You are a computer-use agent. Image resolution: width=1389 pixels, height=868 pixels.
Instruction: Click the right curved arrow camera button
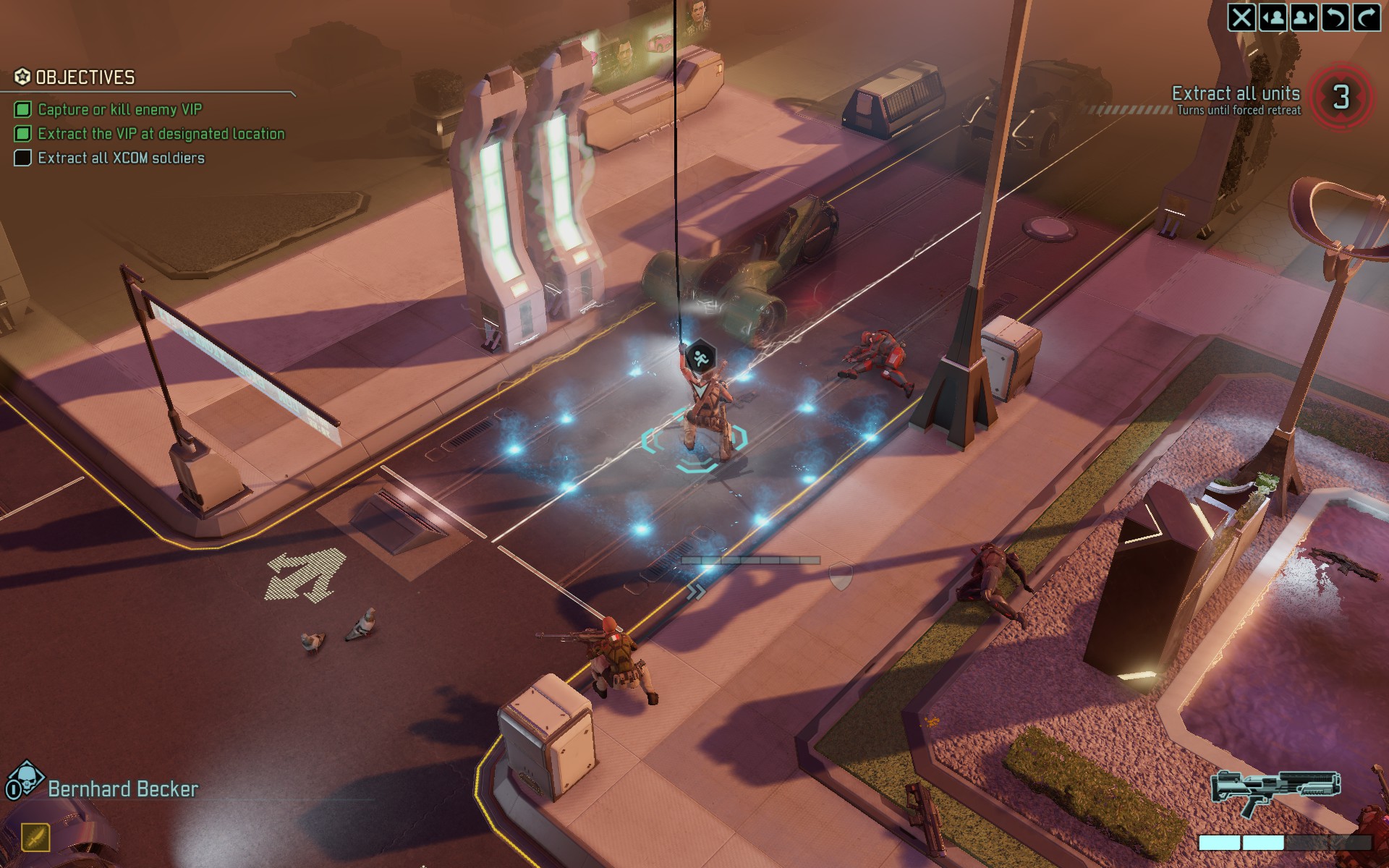(x=1366, y=17)
